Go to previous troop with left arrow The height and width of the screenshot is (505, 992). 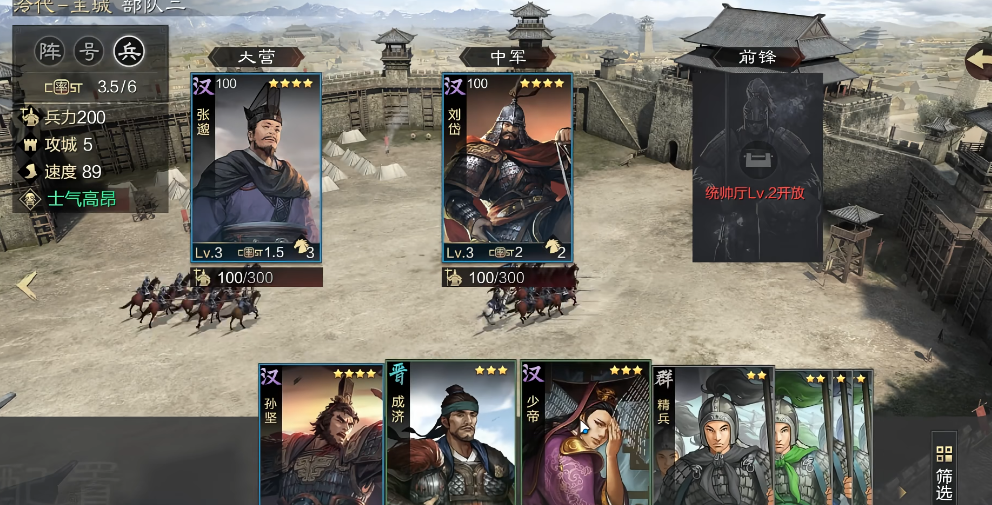(x=27, y=286)
